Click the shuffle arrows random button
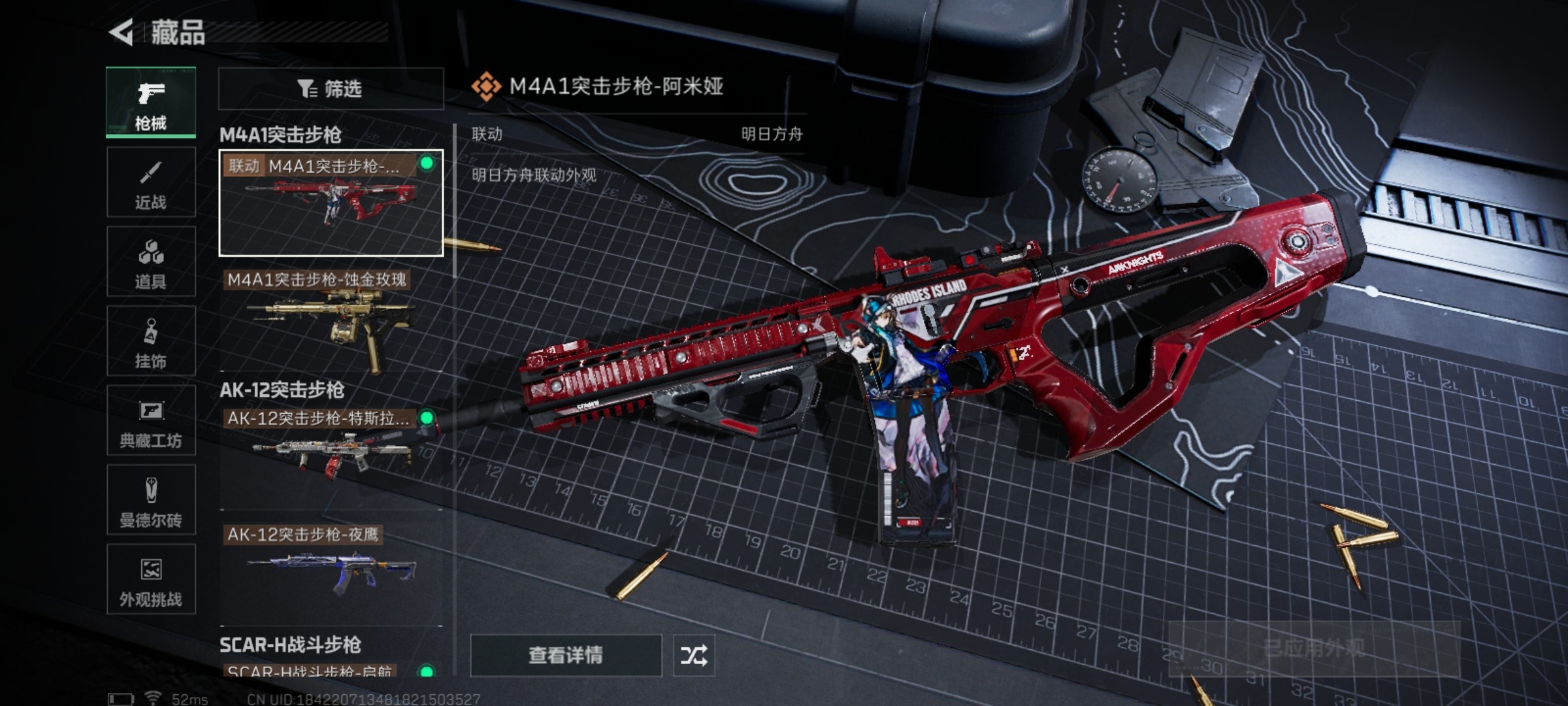The image size is (1568, 706). click(x=694, y=655)
